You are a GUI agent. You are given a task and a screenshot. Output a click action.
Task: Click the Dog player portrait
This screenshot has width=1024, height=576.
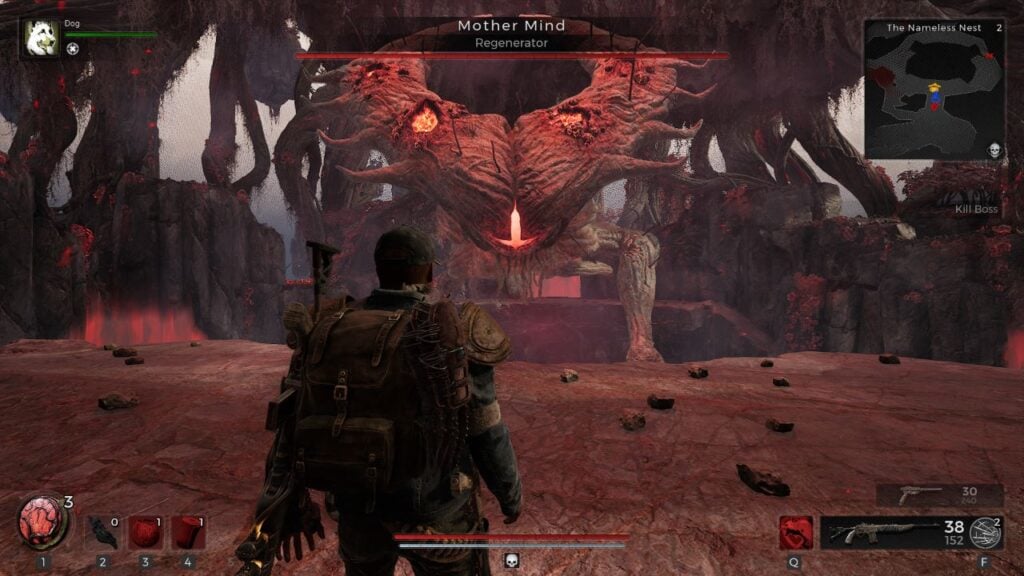[41, 37]
